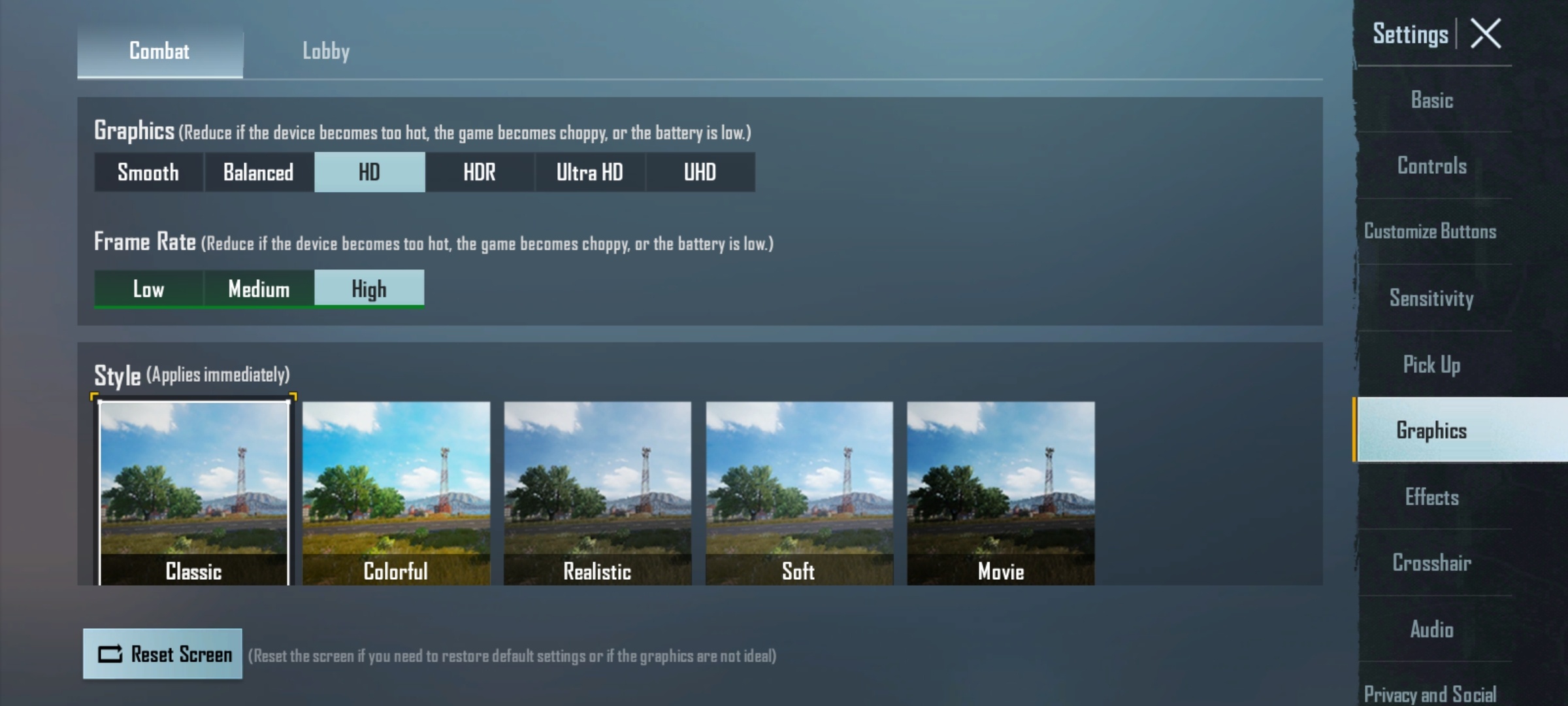
Task: Open the Crosshair settings section
Action: click(1432, 563)
